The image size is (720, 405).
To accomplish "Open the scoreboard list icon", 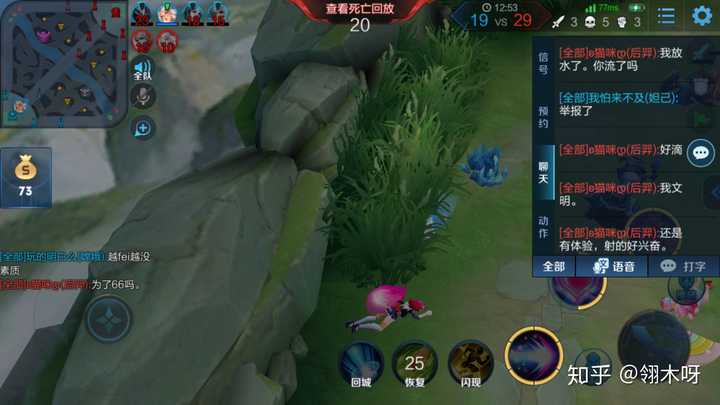I will (x=666, y=16).
